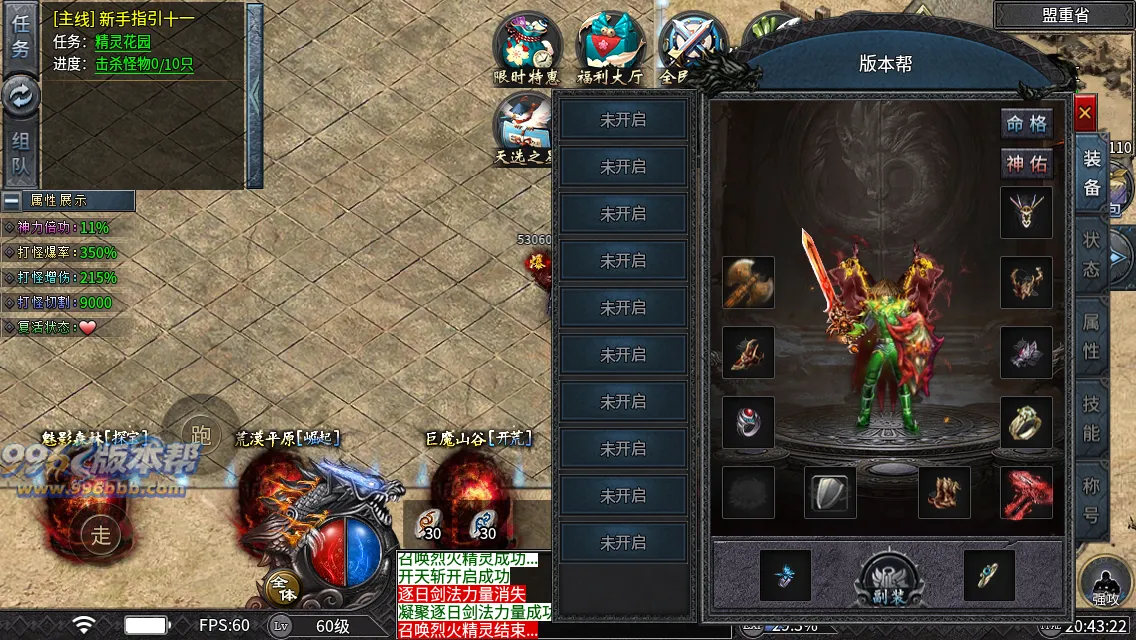Open the 福利大厅 welfare hall icon
Image resolution: width=1136 pixels, height=640 pixels.
[x=610, y=47]
